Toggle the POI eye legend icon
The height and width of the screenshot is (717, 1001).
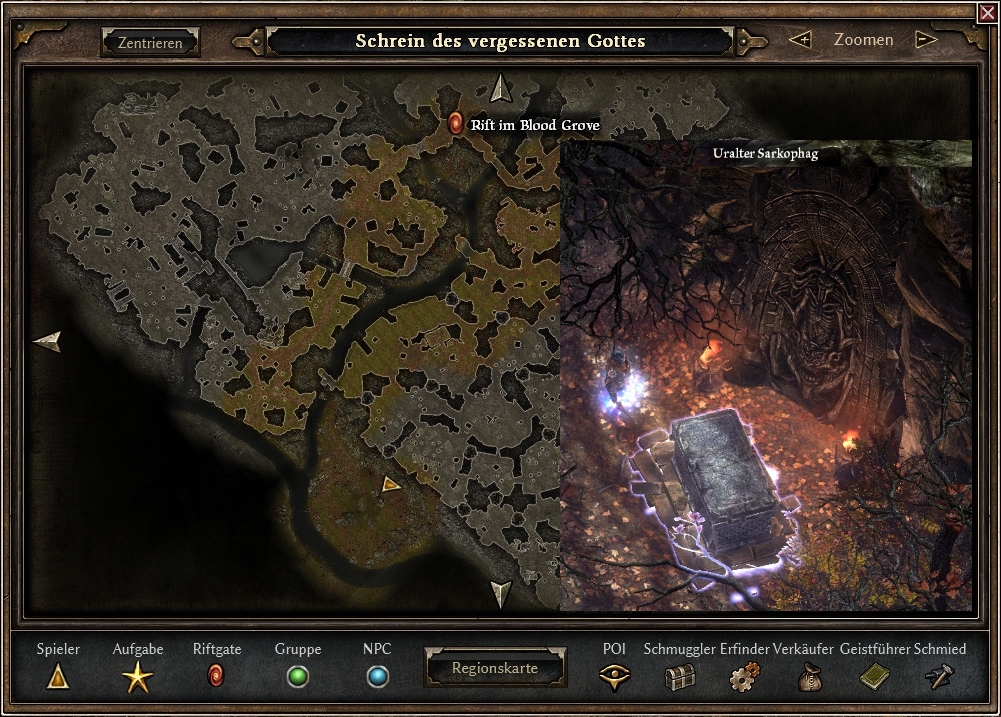[x=614, y=677]
